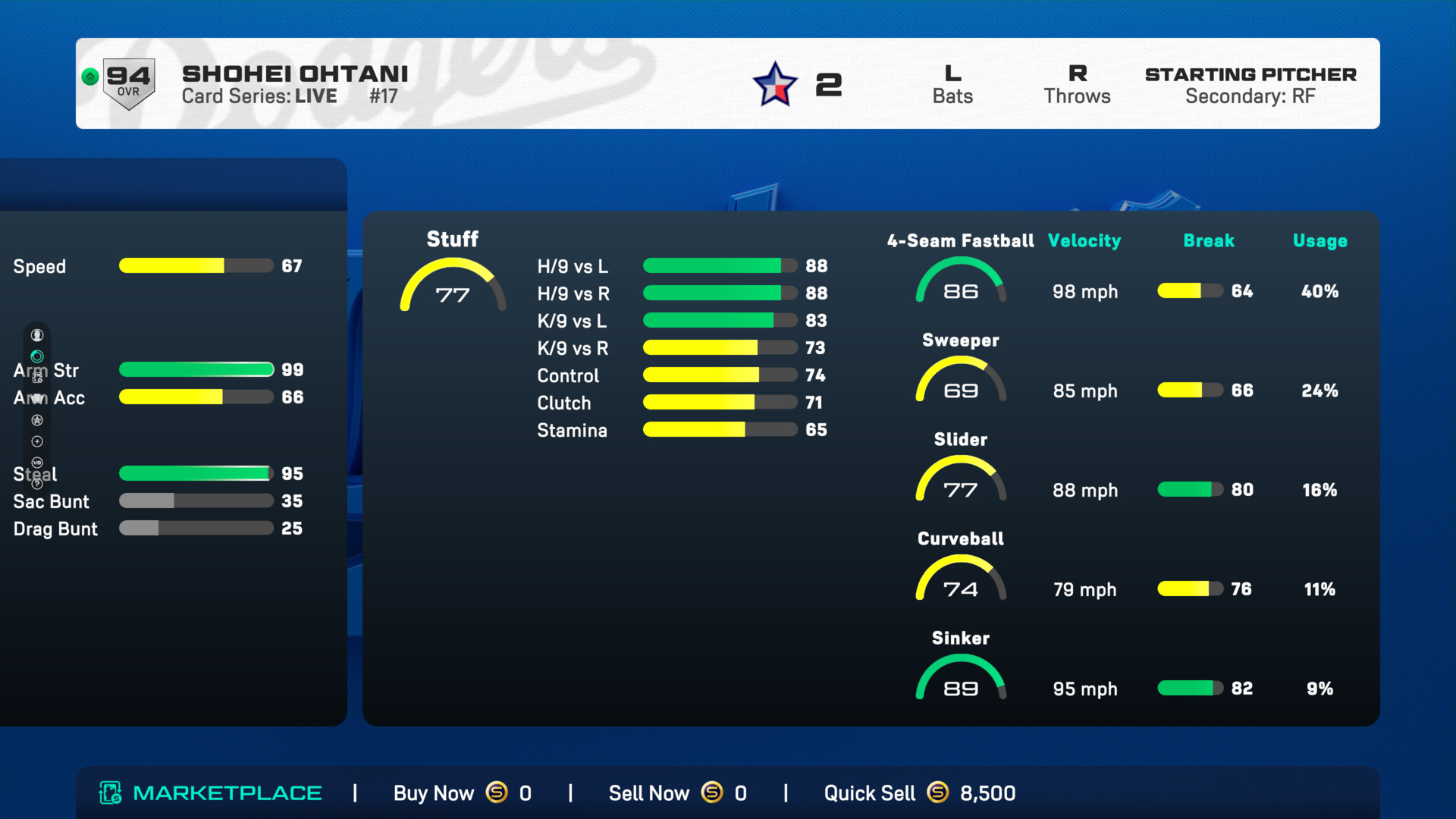Open the marketplace card tab icon
The image size is (1456, 819).
click(37, 378)
